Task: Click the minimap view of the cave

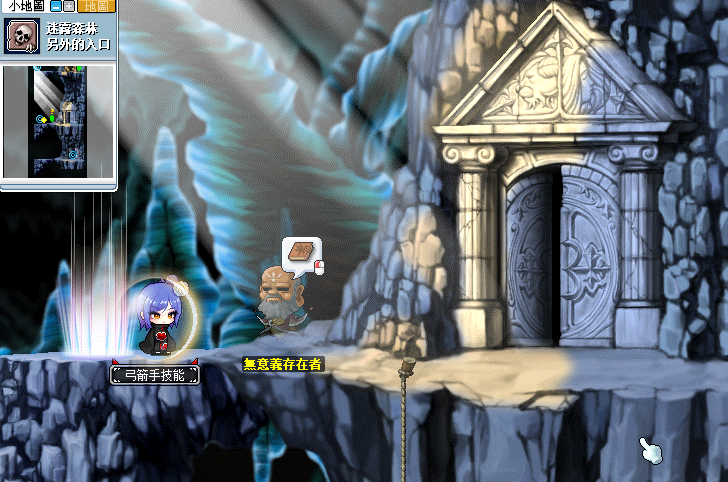Action: [x=60, y=120]
